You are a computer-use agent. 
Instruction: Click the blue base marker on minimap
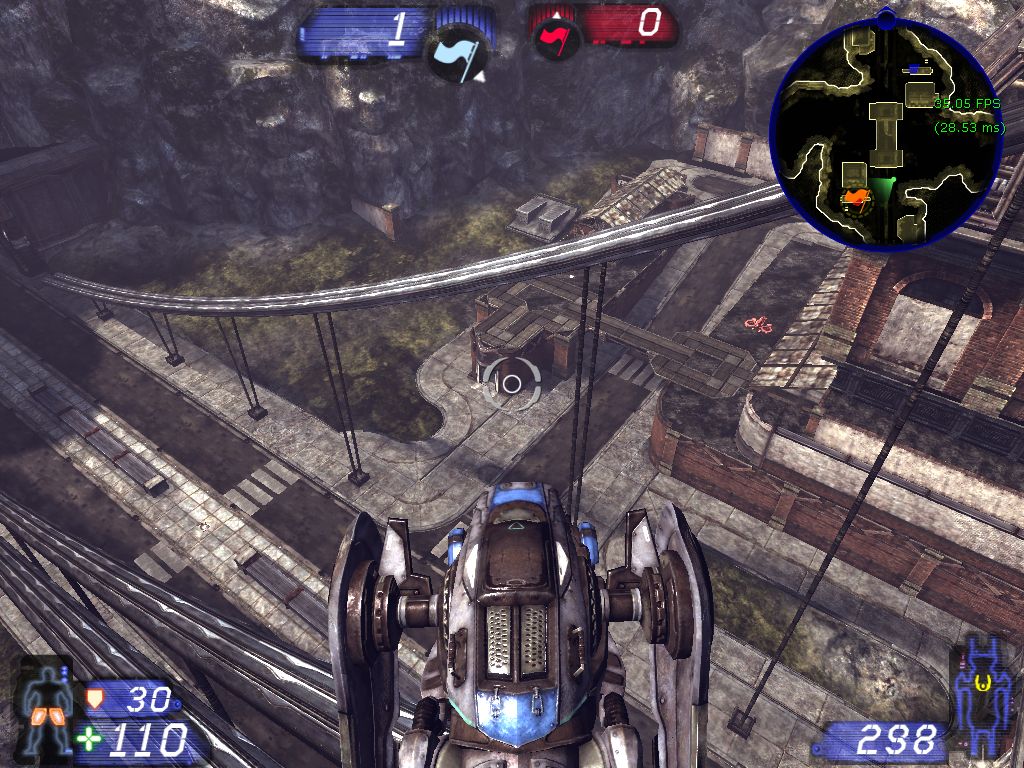point(915,69)
